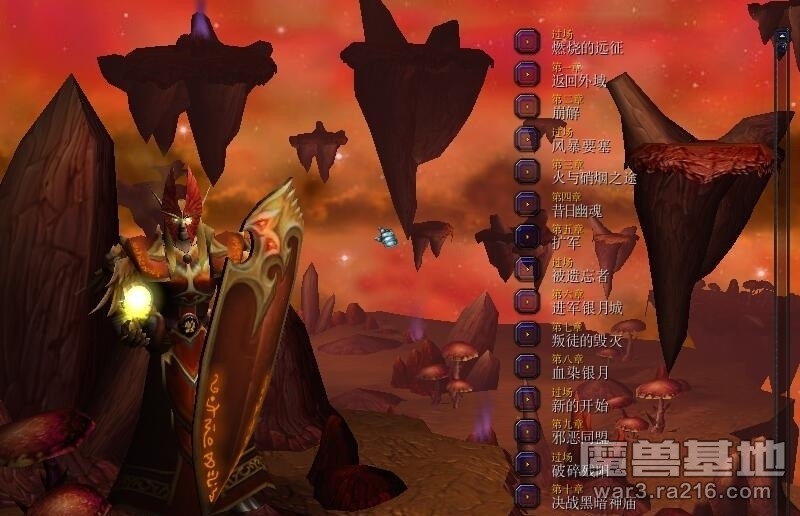Open the 新的开始 cutscene entry
800x516 pixels.
(527, 398)
